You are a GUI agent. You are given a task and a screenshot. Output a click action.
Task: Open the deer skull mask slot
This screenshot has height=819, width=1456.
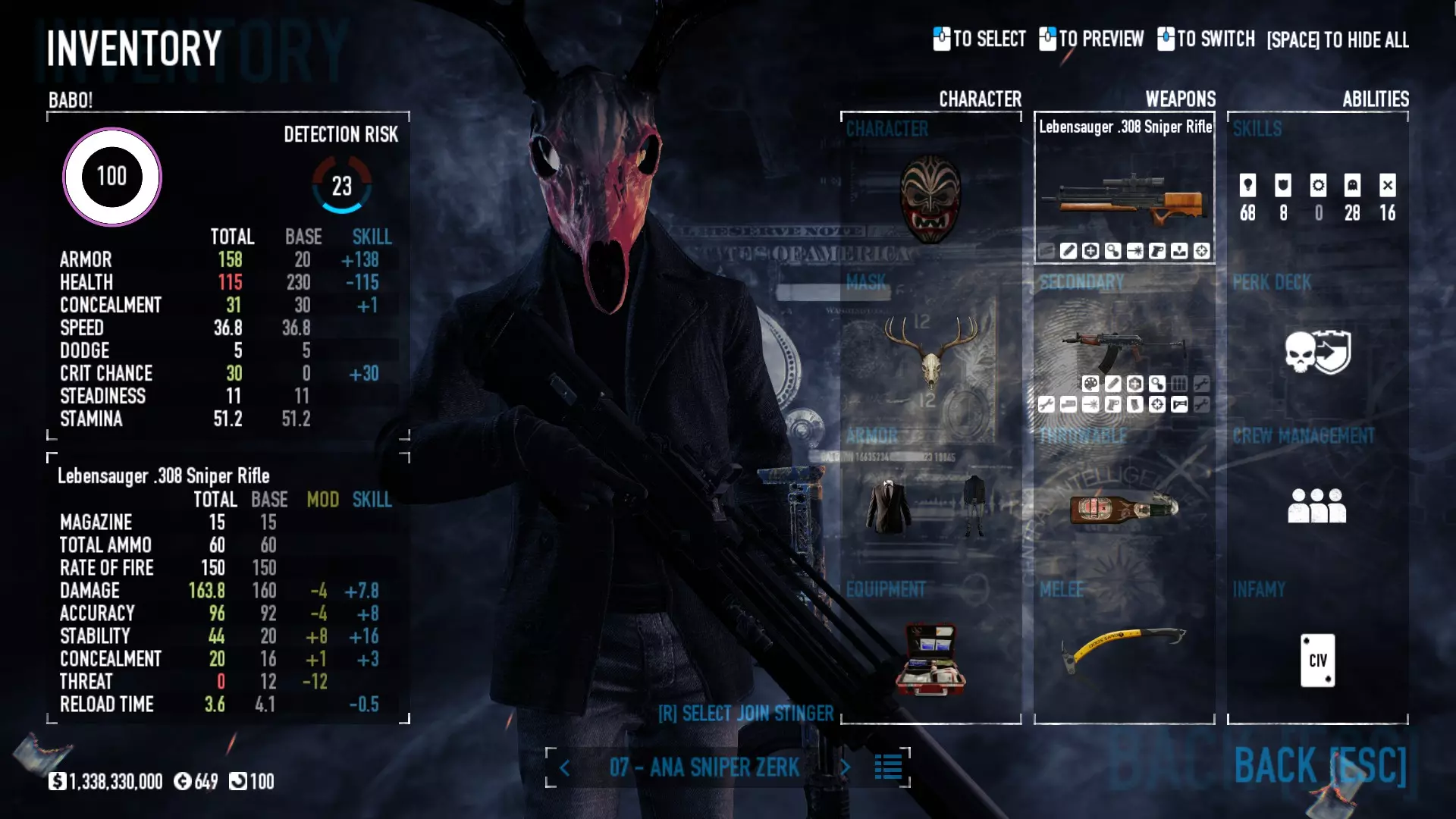pos(930,353)
